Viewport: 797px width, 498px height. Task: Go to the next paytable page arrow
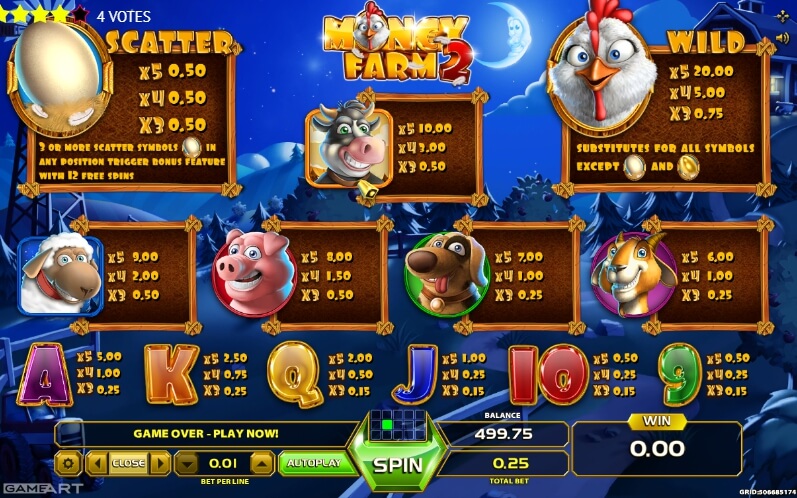[x=159, y=463]
